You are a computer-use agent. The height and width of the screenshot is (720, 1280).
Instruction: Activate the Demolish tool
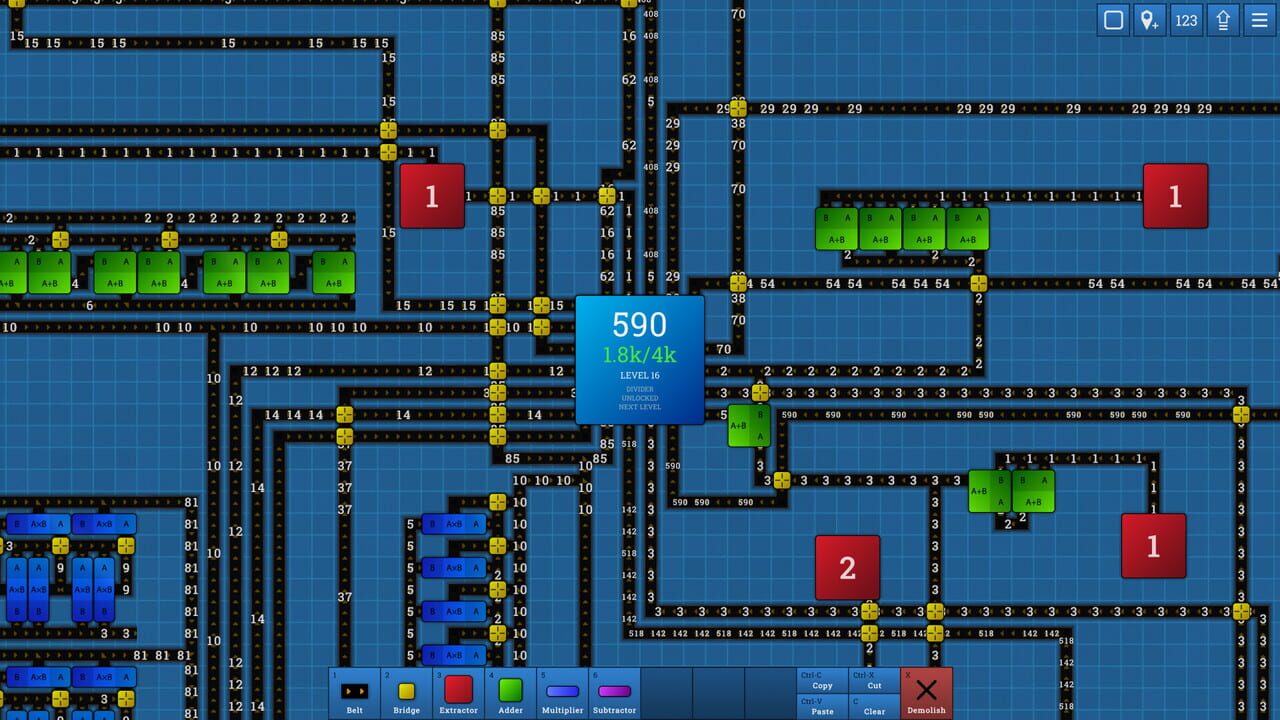point(926,692)
